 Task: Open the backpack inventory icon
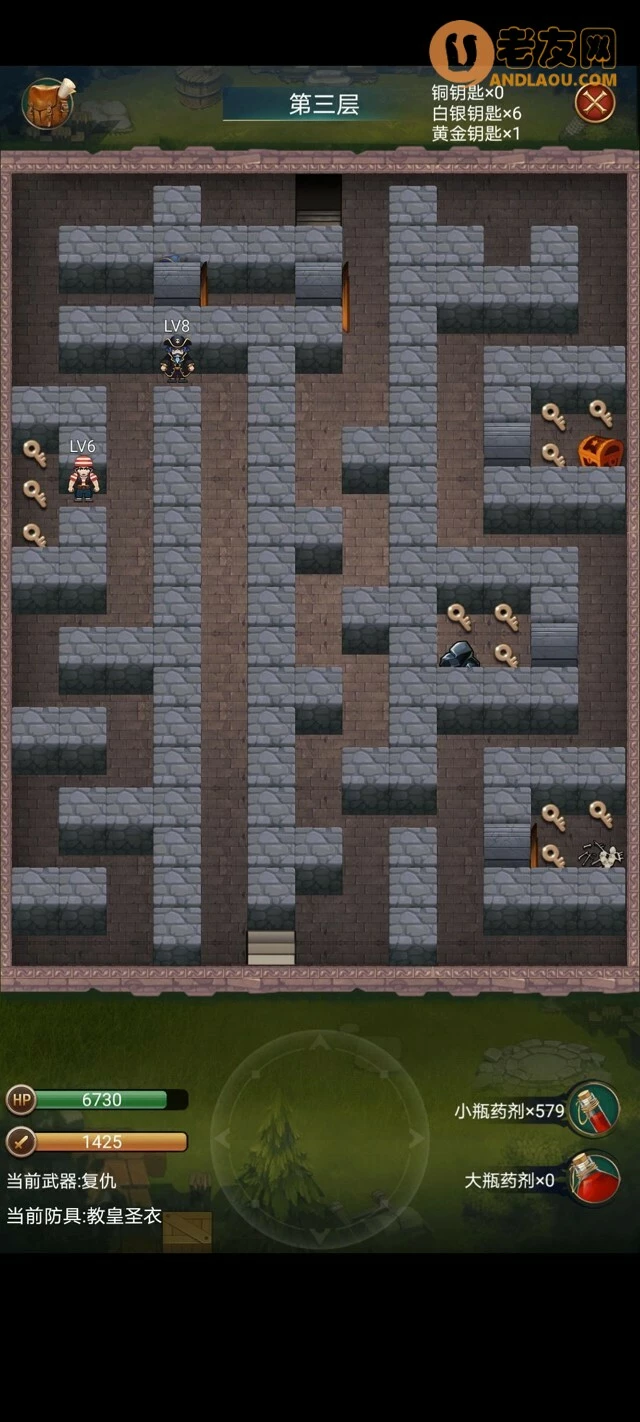point(47,103)
